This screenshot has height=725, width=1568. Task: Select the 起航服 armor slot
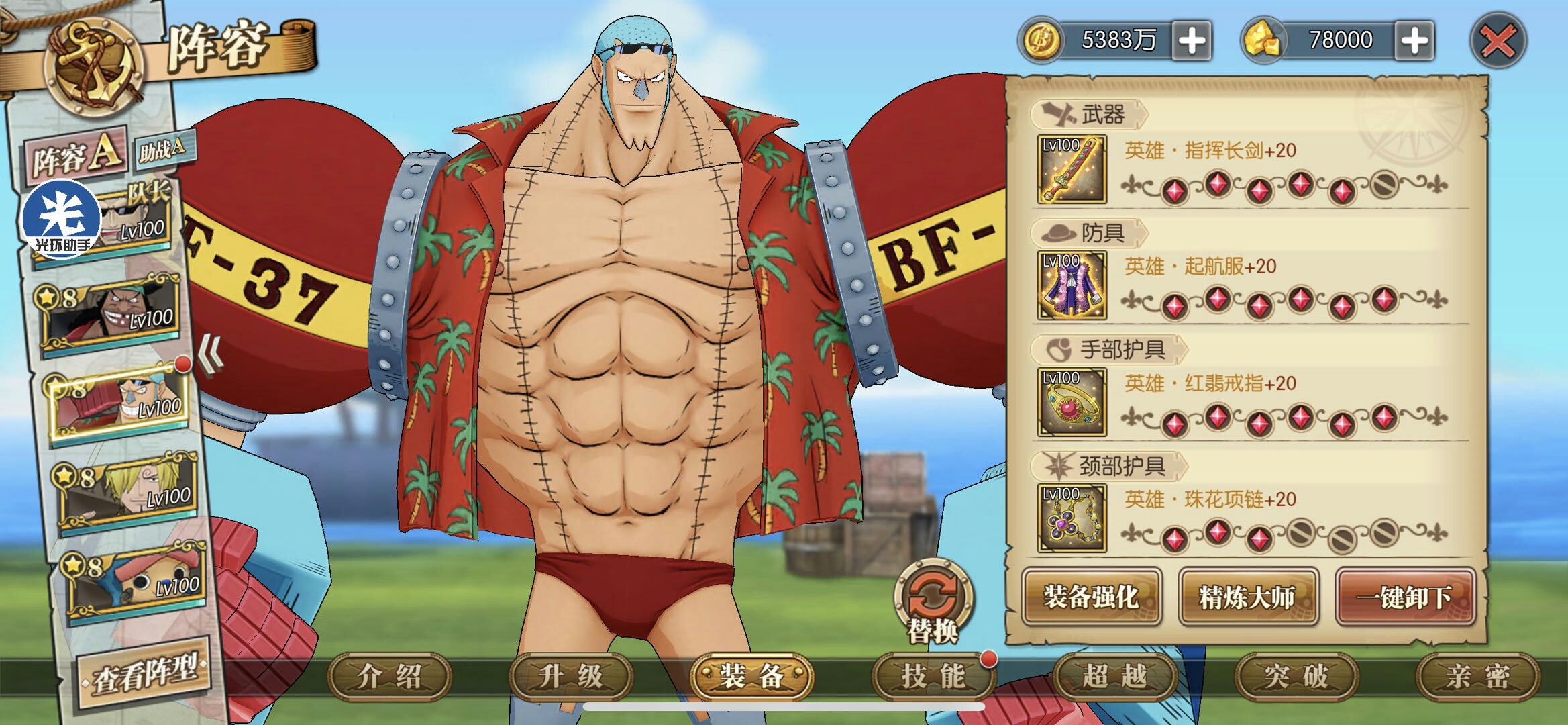(1072, 285)
